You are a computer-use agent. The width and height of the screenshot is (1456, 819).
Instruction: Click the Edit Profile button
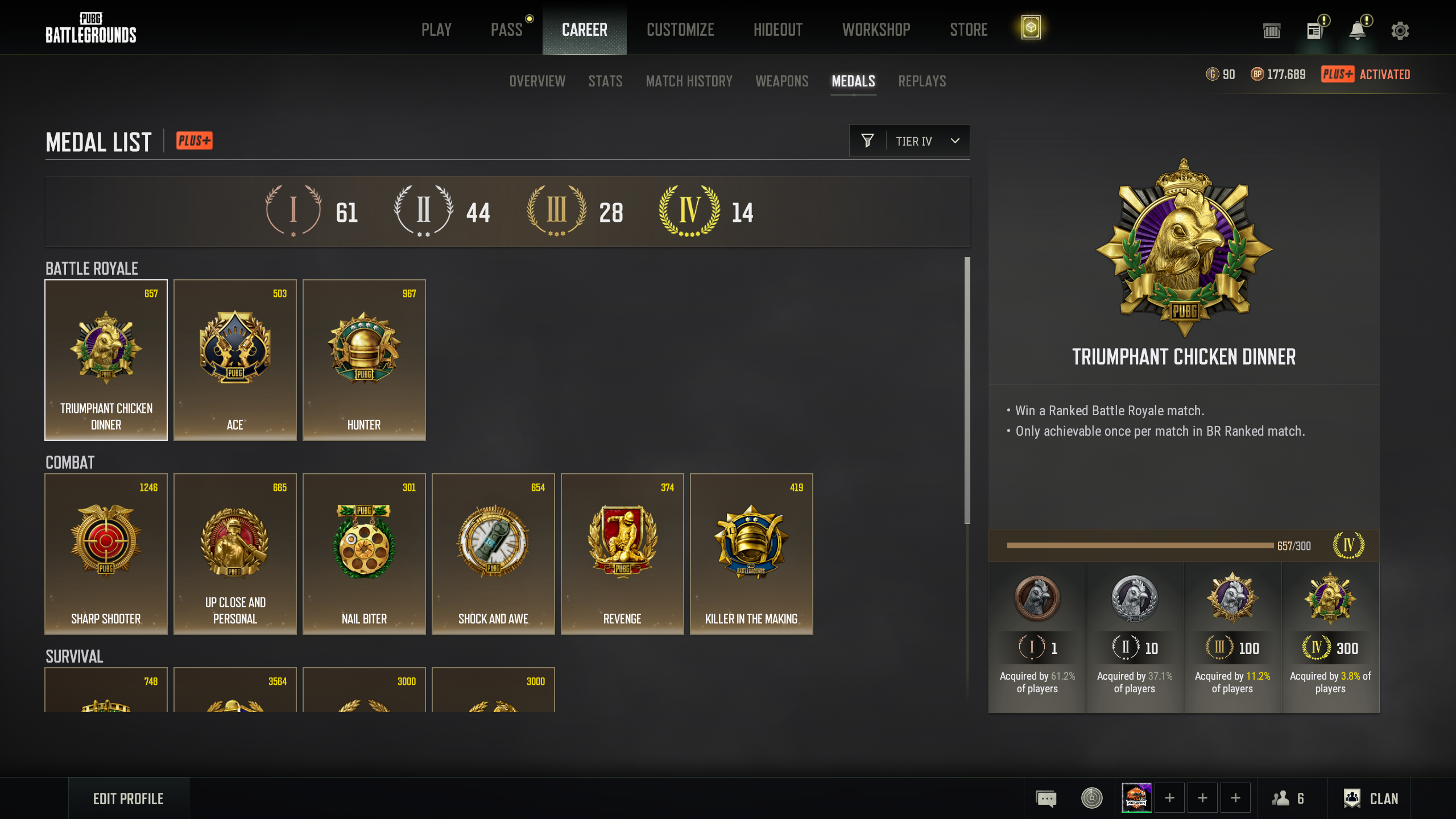pyautogui.click(x=129, y=799)
